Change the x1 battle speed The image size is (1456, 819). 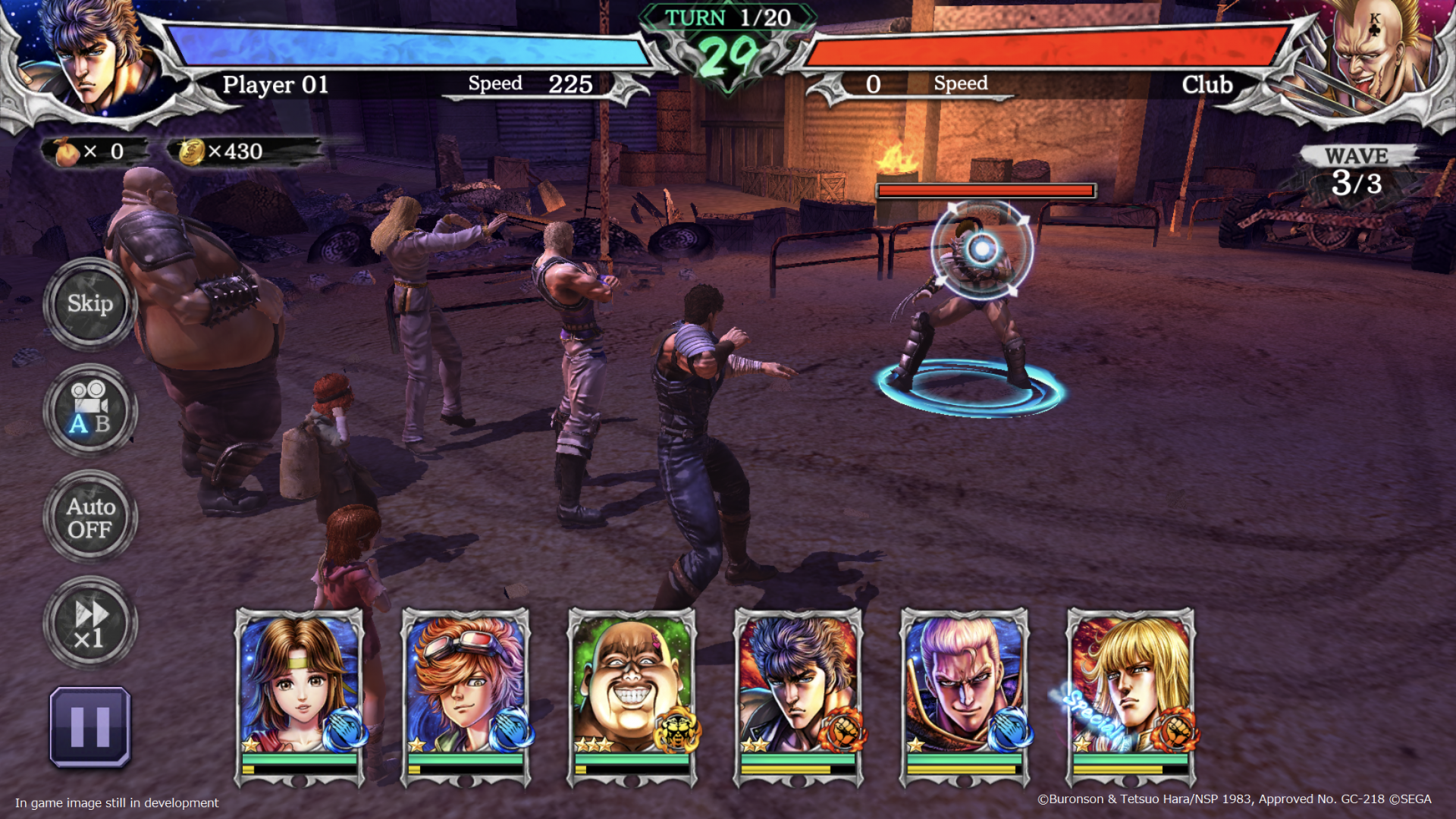coord(90,623)
